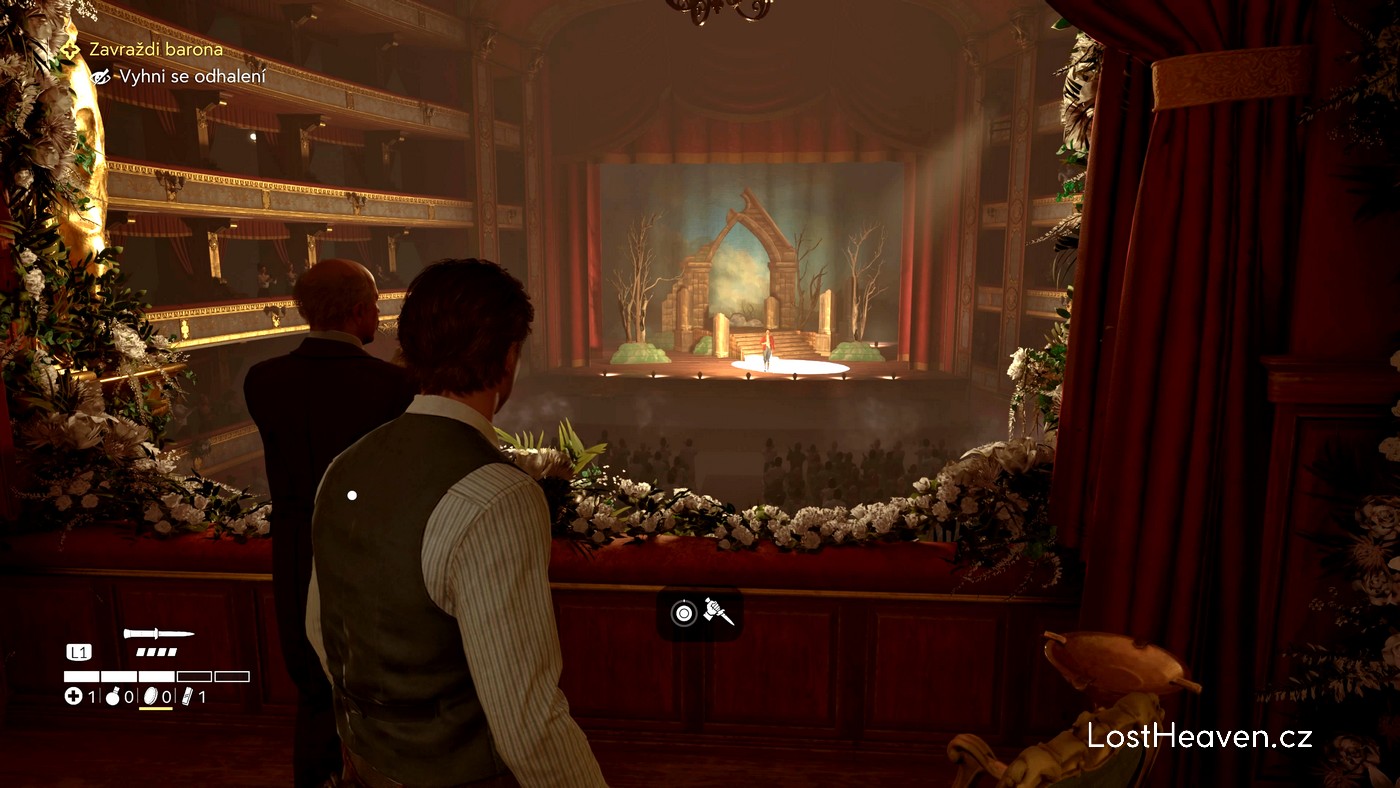Choose the round flask throwable icon
This screenshot has width=1400, height=788.
[x=112, y=696]
